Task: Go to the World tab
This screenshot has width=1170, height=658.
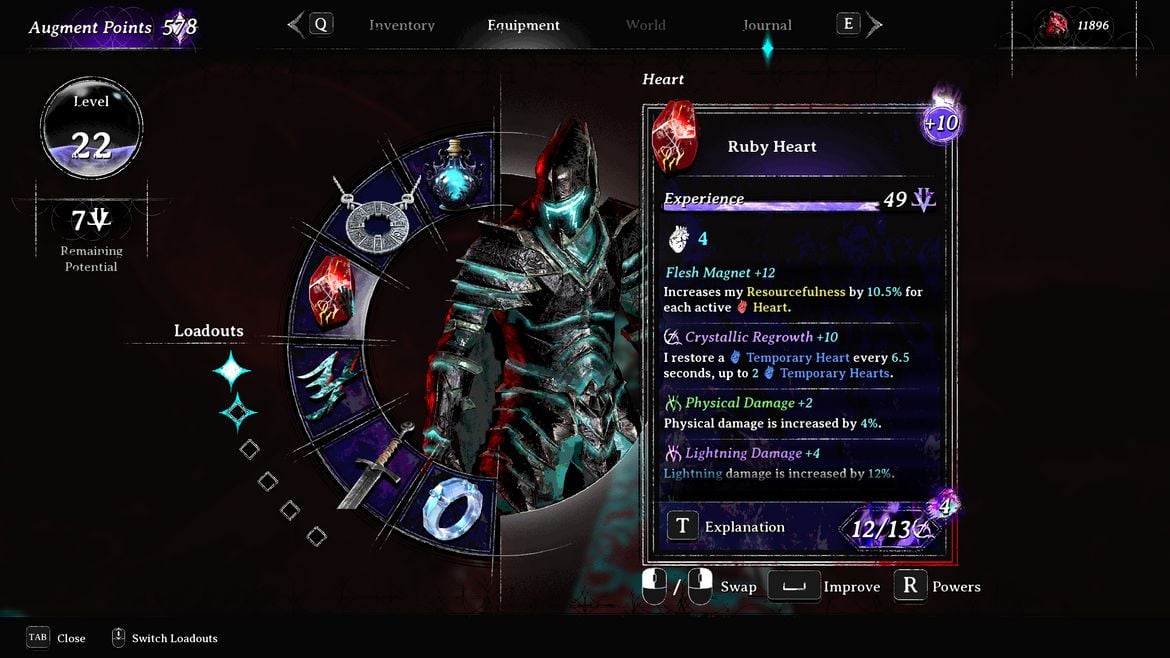Action: point(645,25)
